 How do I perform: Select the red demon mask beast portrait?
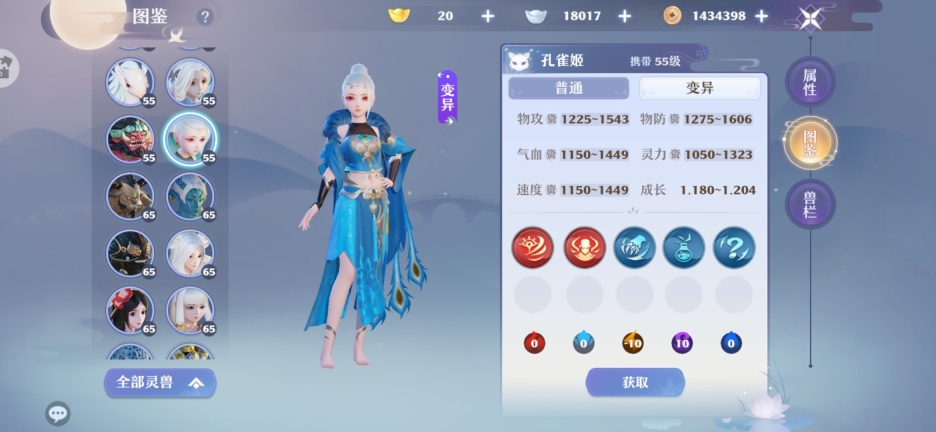(130, 139)
